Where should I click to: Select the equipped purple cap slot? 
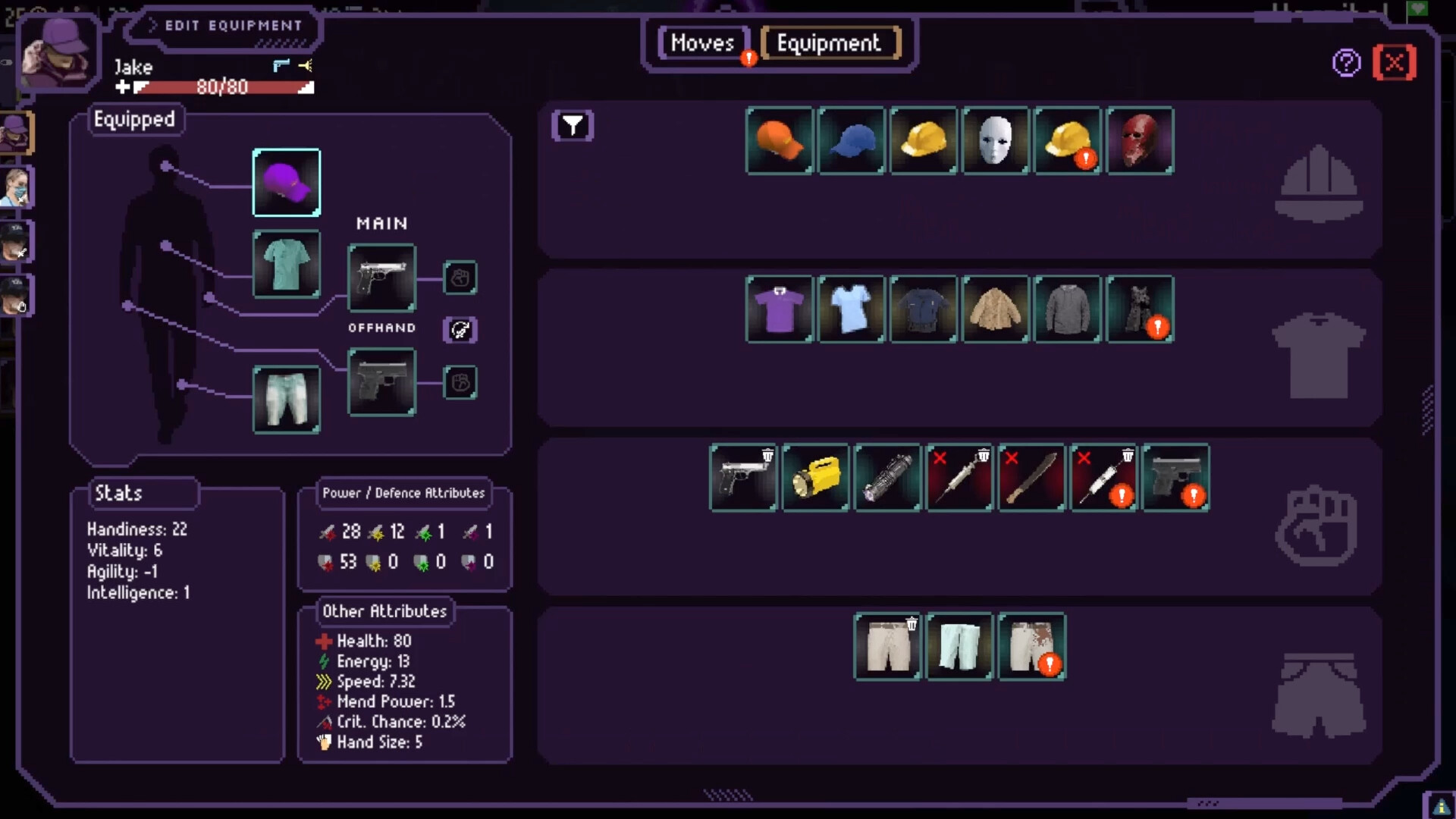286,182
